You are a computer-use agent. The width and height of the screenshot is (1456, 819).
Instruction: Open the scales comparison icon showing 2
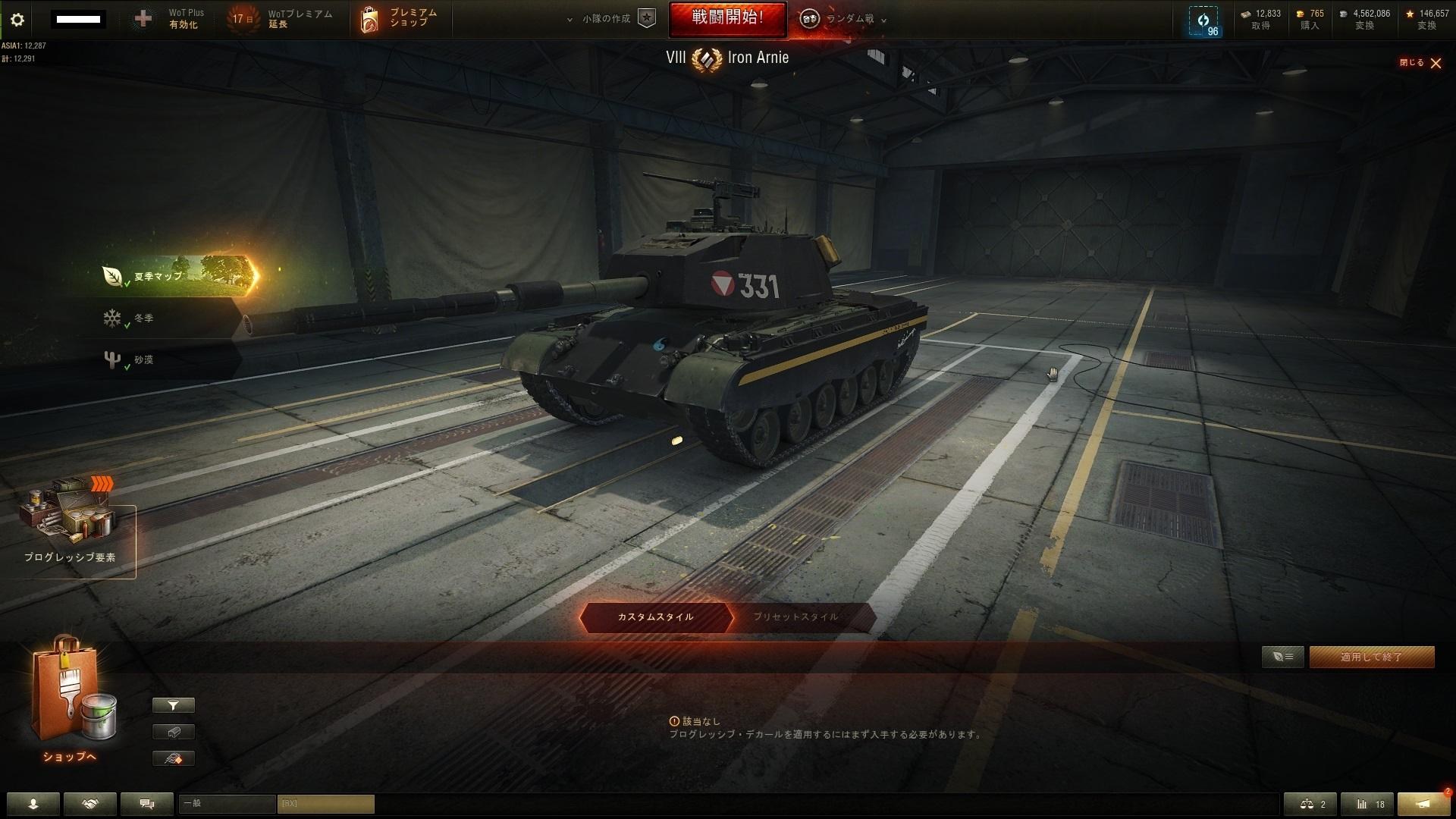pyautogui.click(x=1310, y=804)
